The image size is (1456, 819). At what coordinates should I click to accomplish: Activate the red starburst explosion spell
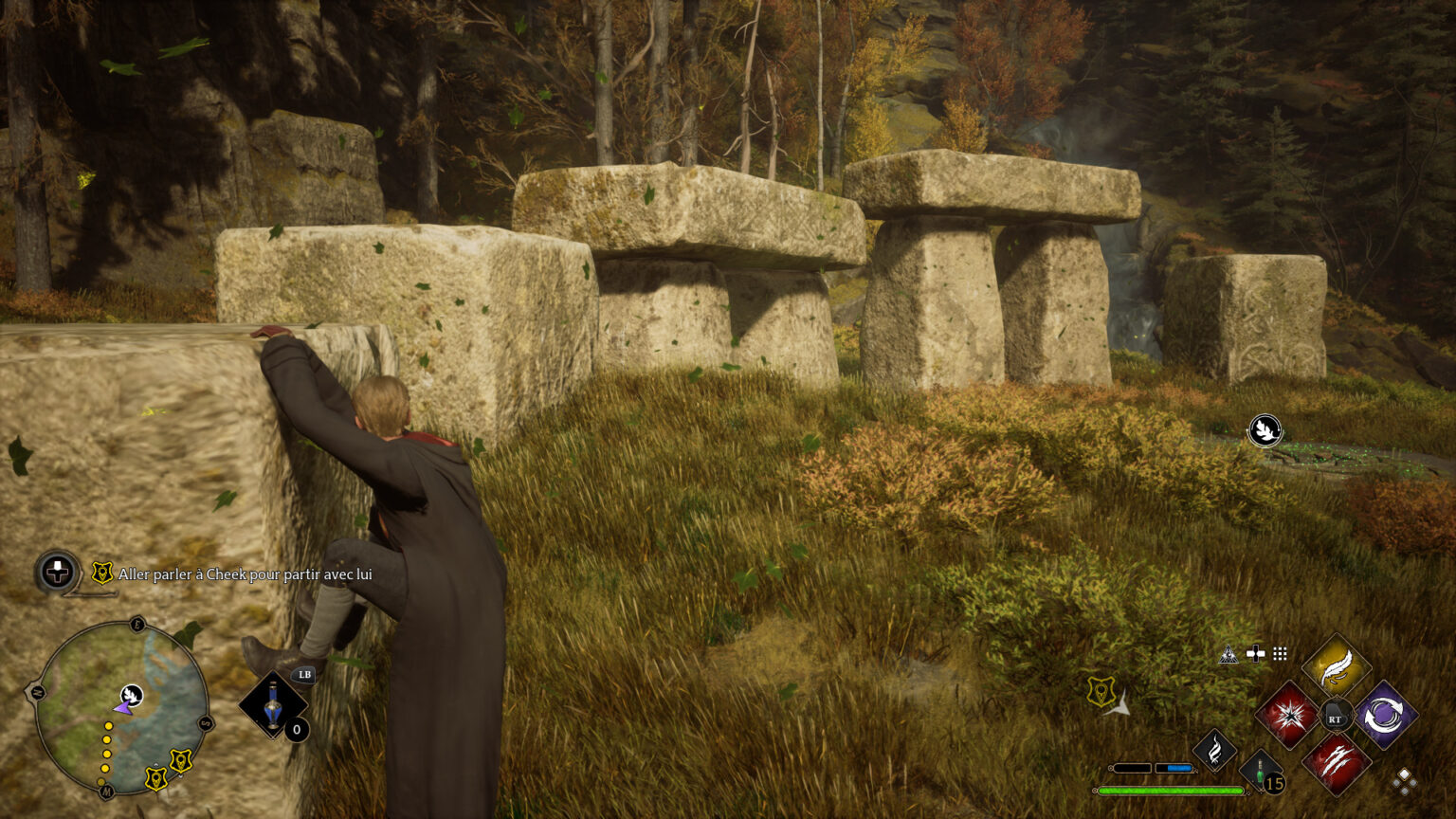(1286, 715)
